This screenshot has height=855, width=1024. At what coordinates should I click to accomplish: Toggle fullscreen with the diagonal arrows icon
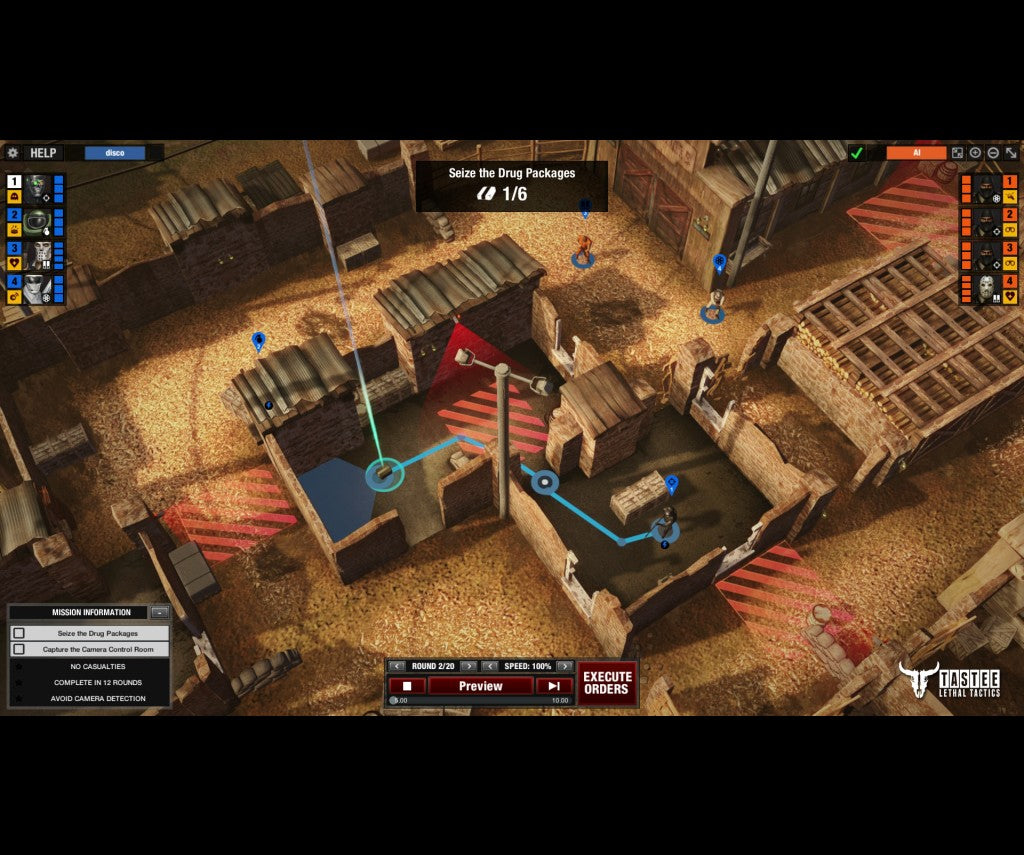pos(1011,153)
